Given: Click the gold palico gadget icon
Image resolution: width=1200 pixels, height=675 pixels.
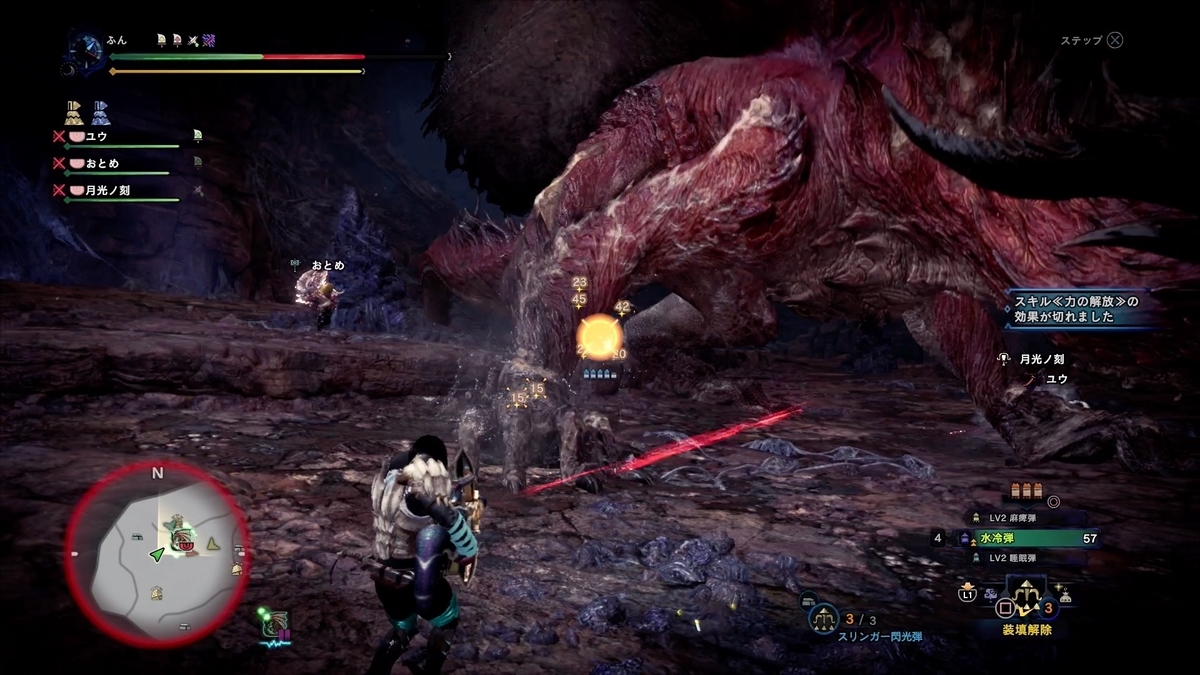Looking at the screenshot, I should coord(74,111).
